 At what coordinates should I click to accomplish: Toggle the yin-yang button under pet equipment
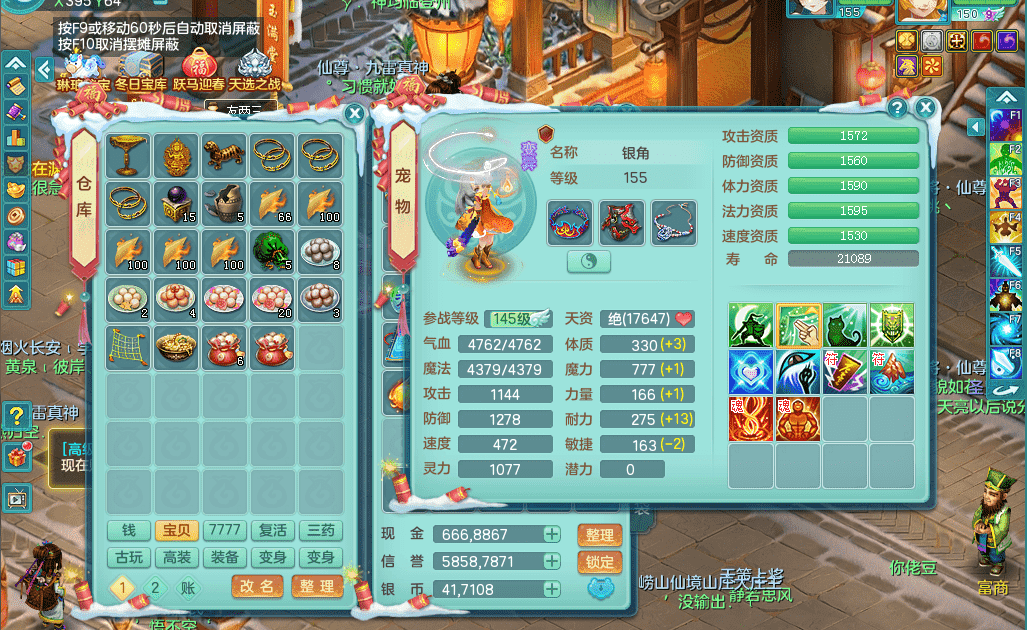point(588,261)
